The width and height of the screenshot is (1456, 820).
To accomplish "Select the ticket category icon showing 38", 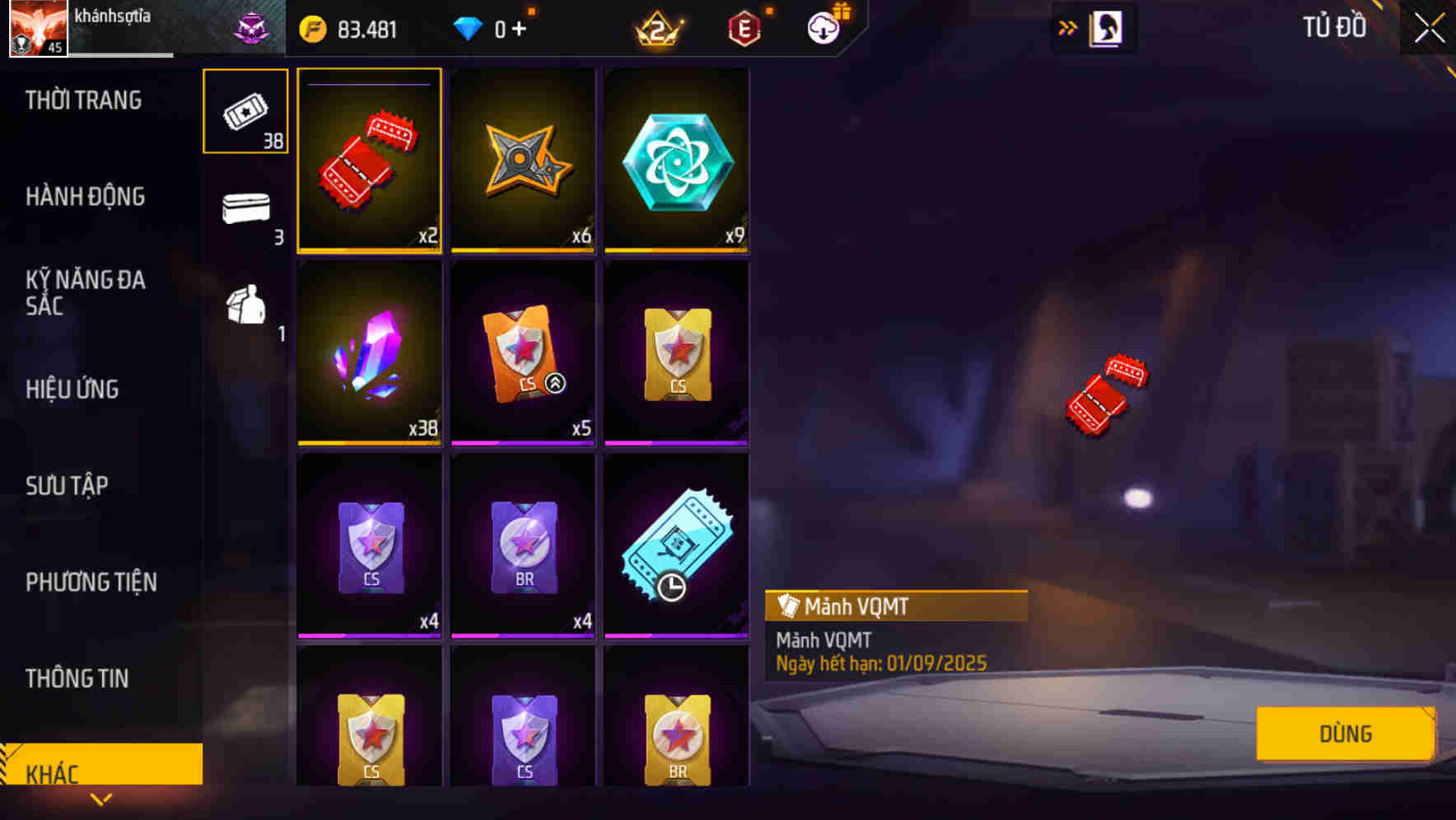I will (245, 110).
